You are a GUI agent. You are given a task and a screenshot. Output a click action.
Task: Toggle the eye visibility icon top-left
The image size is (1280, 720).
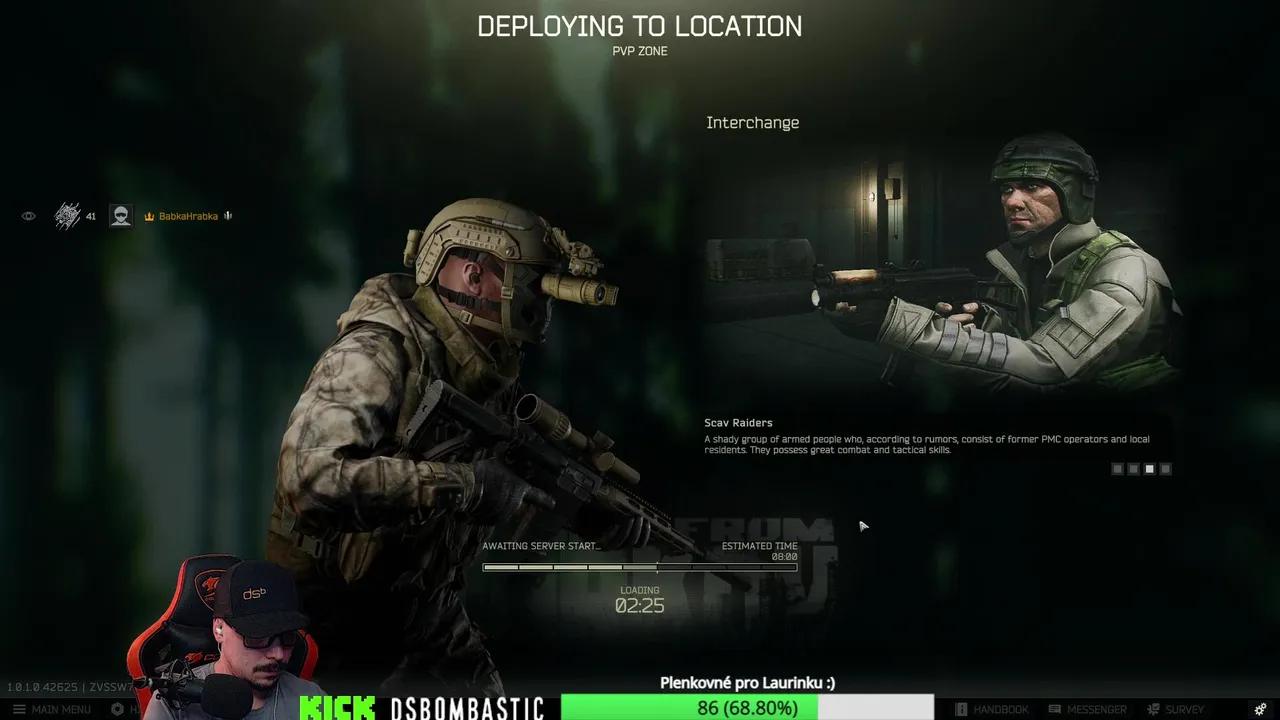point(28,215)
